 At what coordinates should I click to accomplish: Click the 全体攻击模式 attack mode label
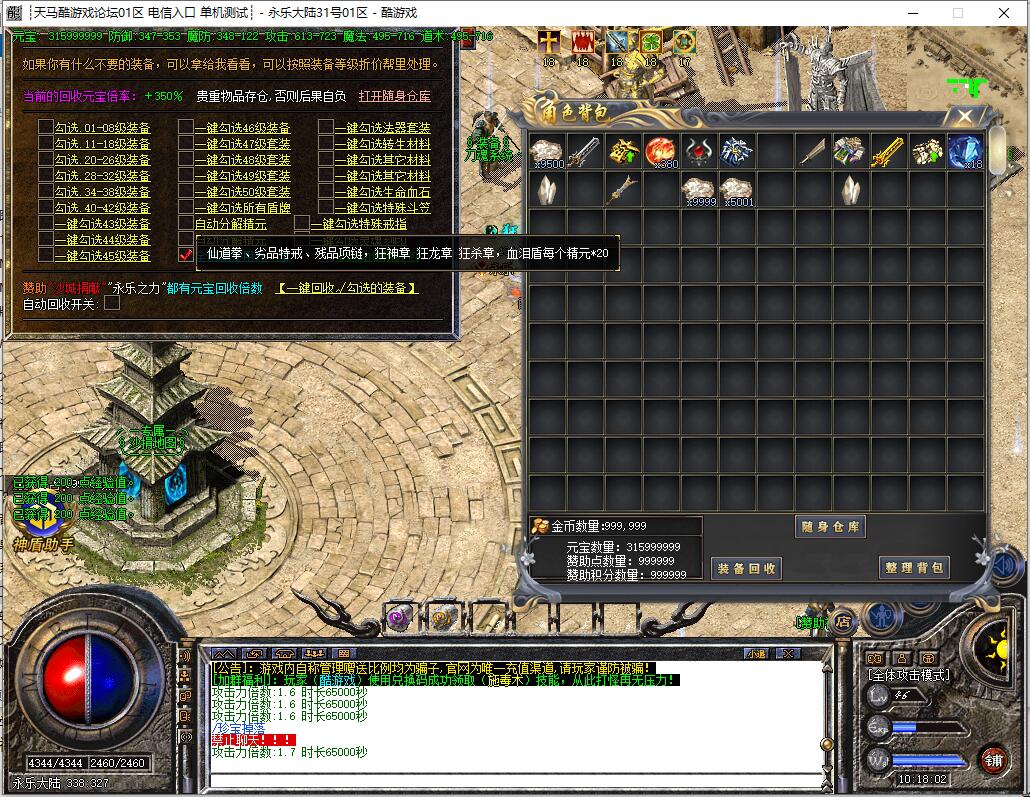pyautogui.click(x=909, y=675)
